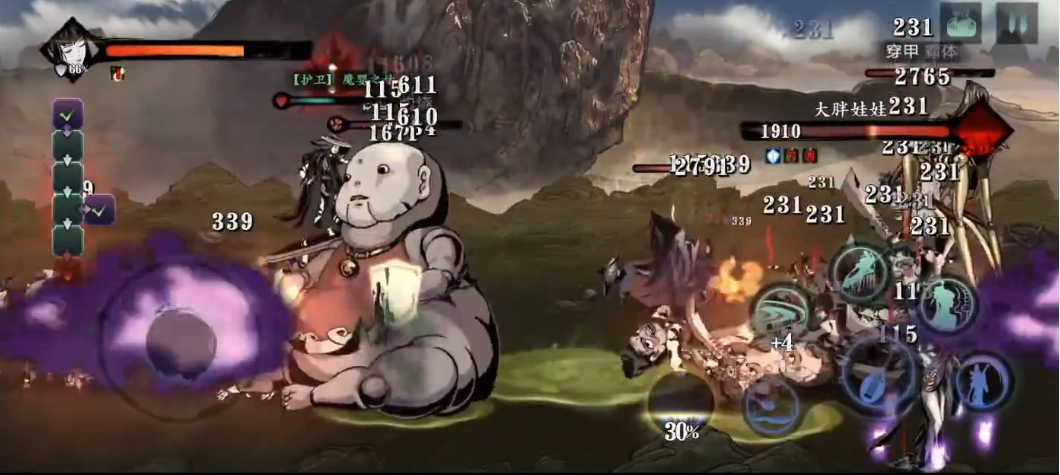Select the side-branch purple checkmark node
1060x475 pixels.
100,210
